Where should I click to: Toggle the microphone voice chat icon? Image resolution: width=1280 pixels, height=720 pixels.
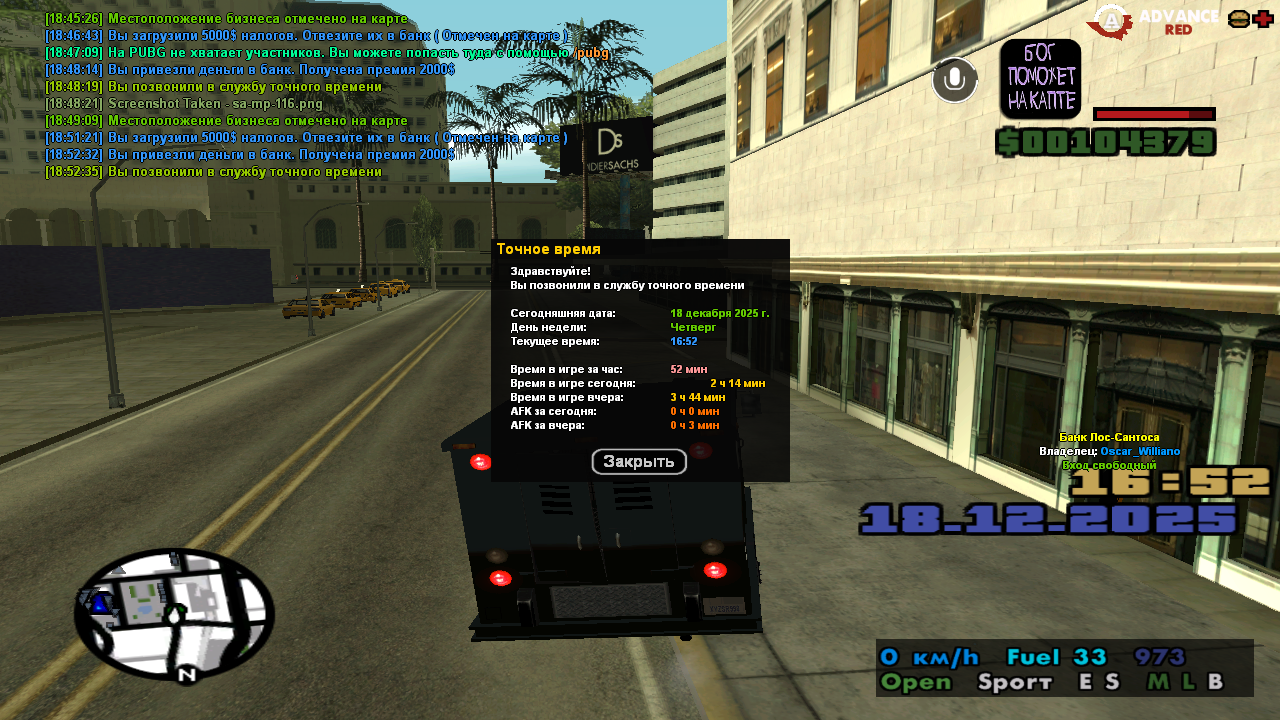(x=955, y=80)
